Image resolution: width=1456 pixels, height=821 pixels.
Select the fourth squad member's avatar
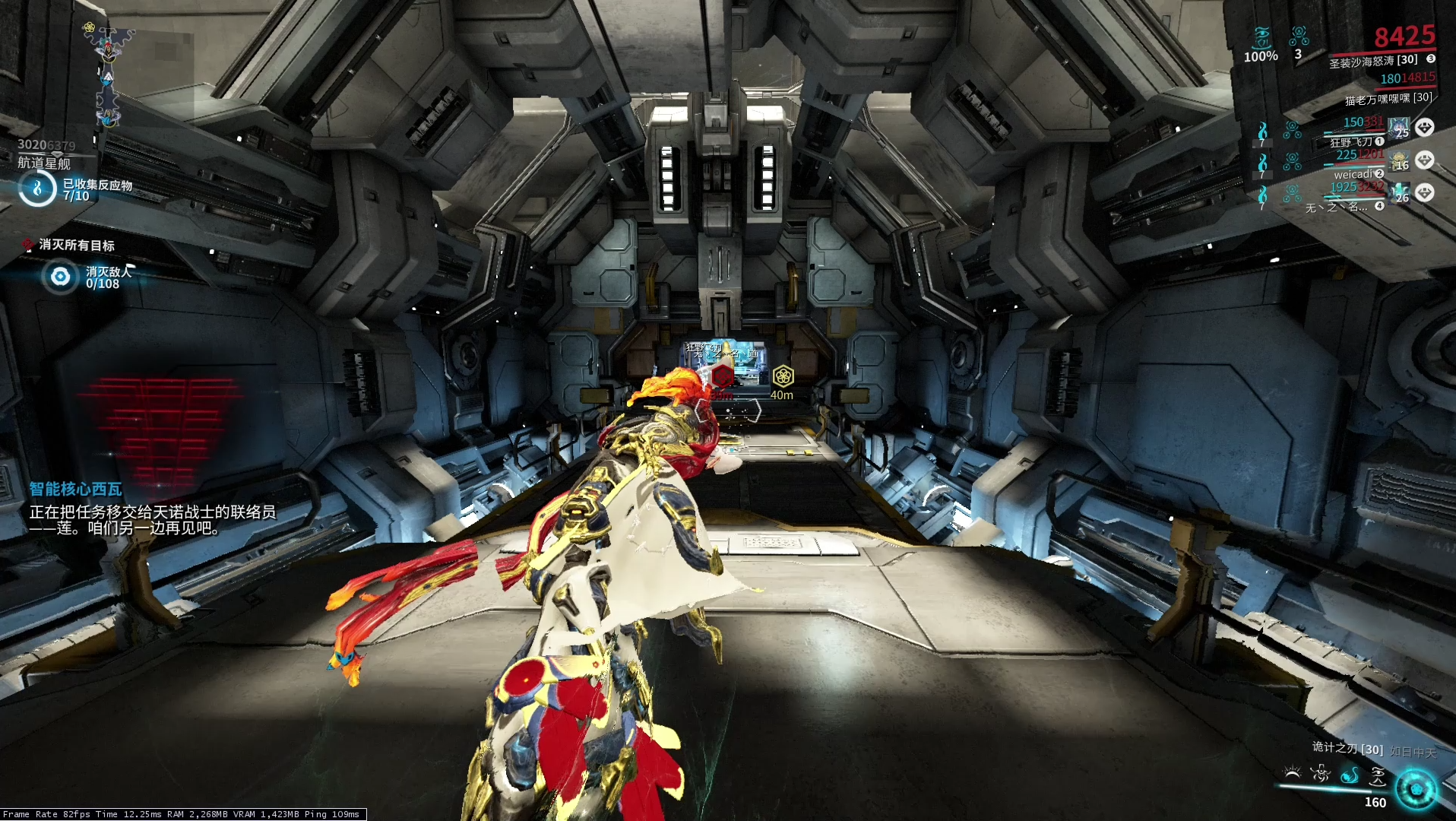[1398, 193]
